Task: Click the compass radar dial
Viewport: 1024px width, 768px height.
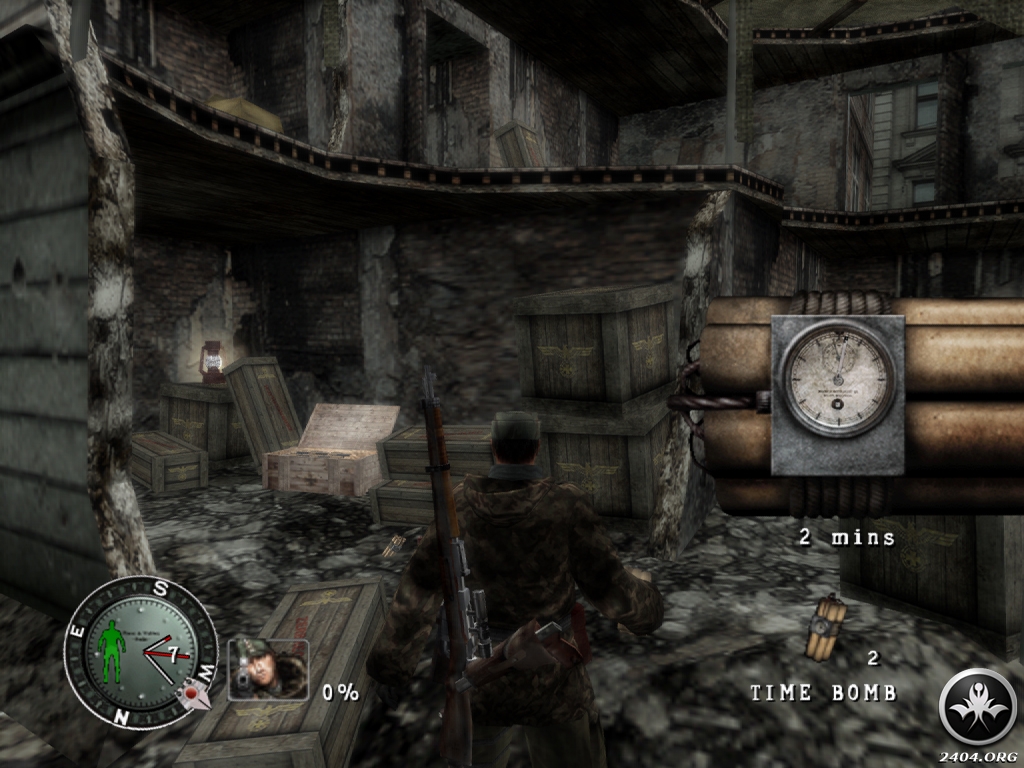Action: click(141, 653)
